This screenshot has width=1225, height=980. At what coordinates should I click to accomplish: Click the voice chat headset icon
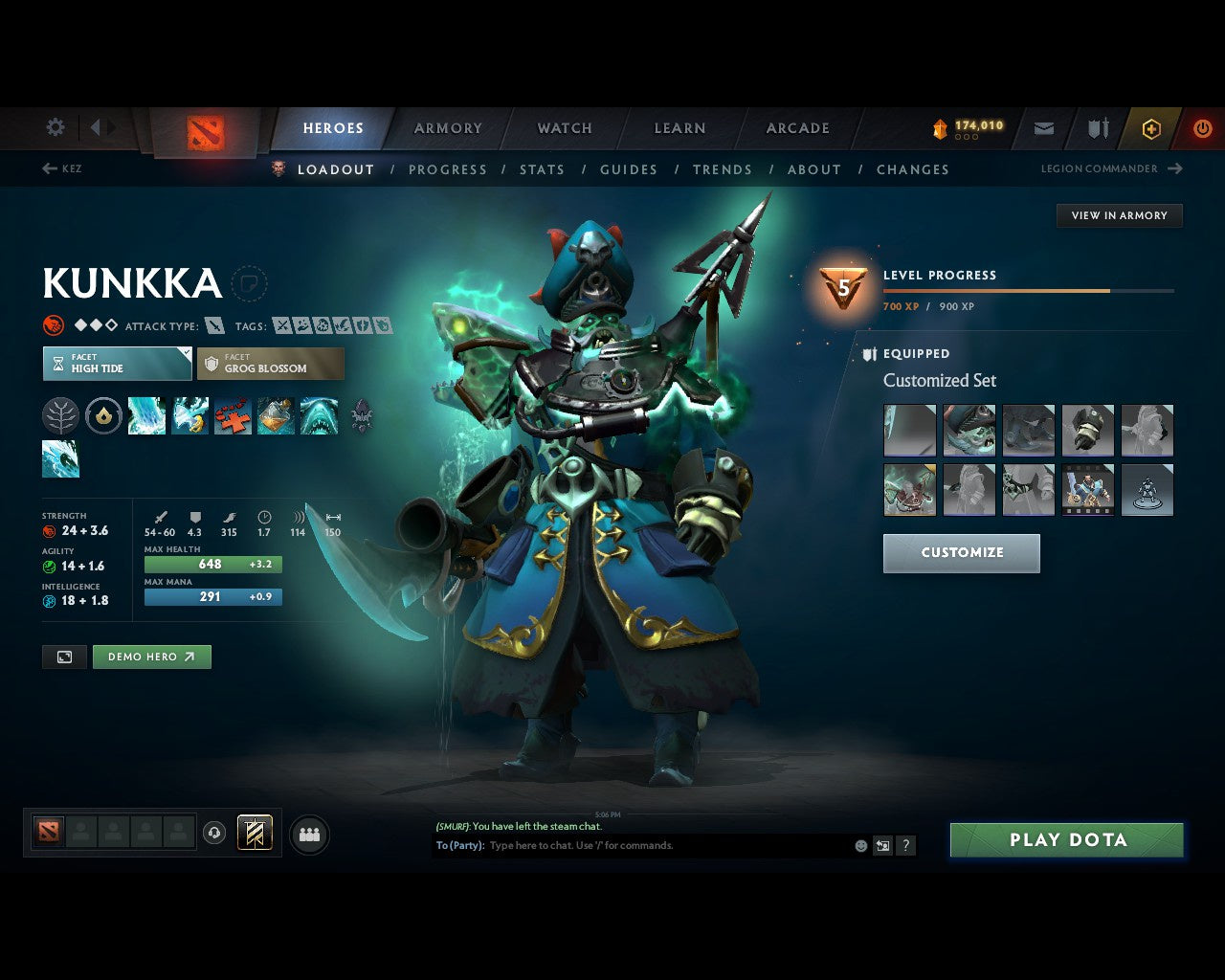click(213, 833)
